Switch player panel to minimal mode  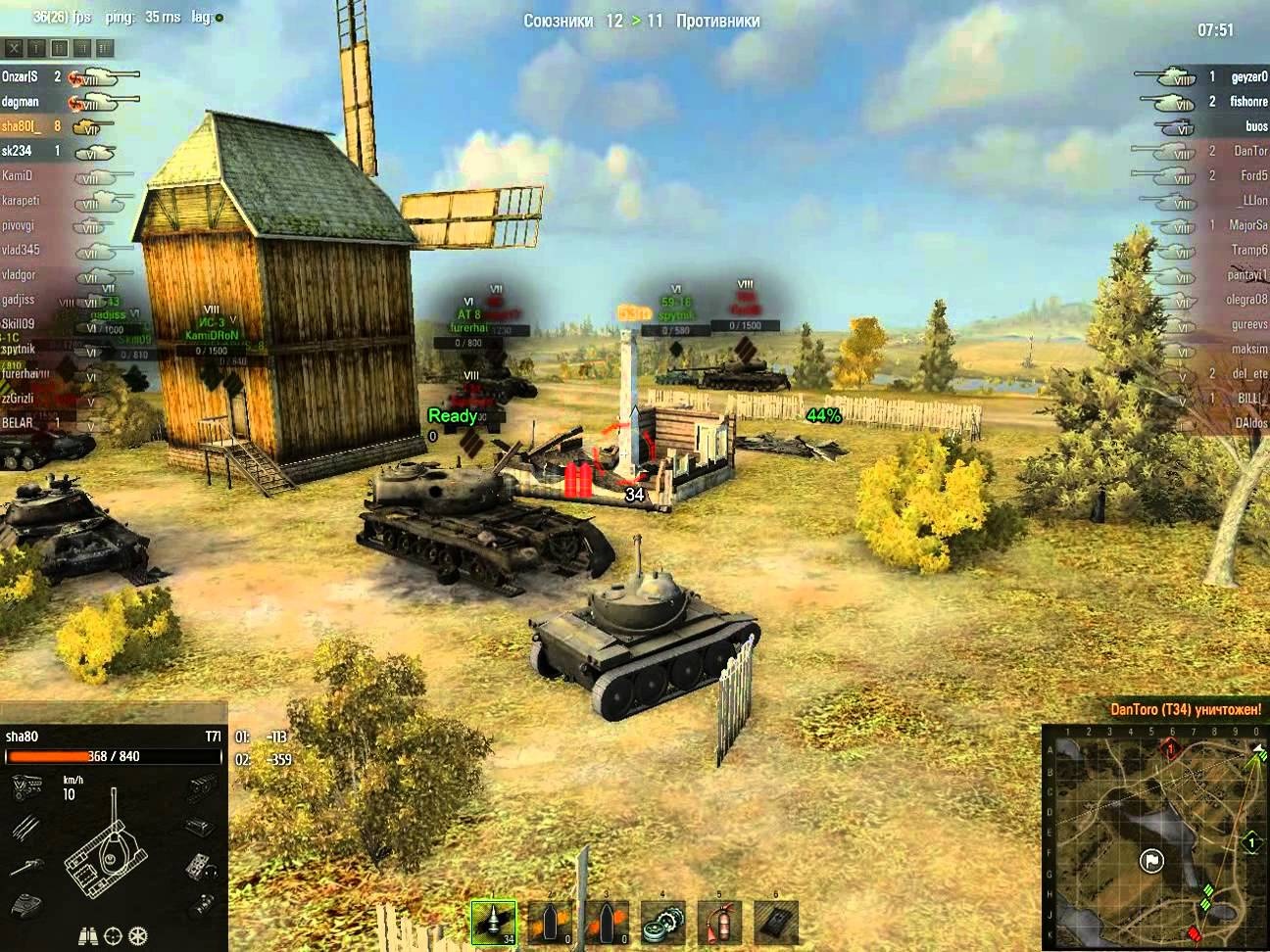[x=36, y=47]
